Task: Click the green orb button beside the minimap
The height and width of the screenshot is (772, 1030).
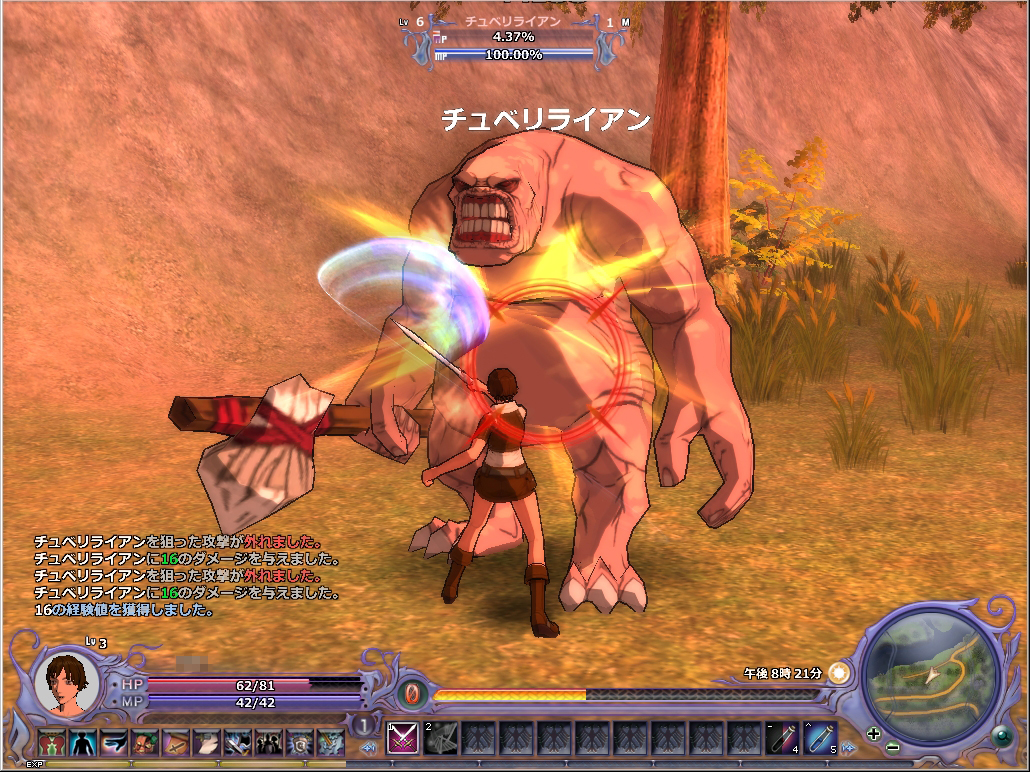Action: pos(1002,735)
